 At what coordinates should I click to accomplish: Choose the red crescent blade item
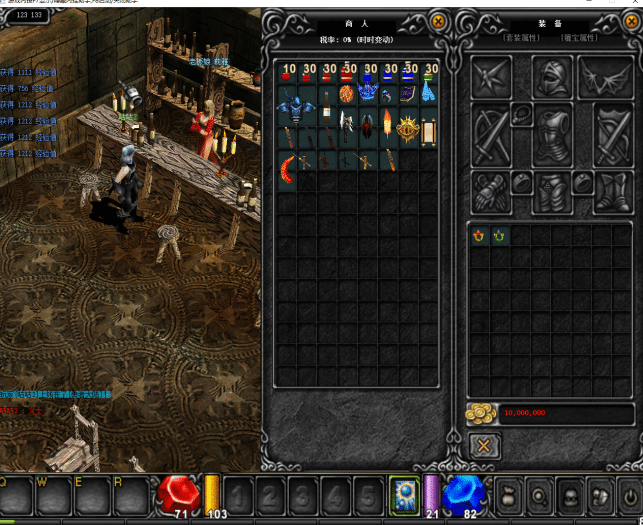288,166
